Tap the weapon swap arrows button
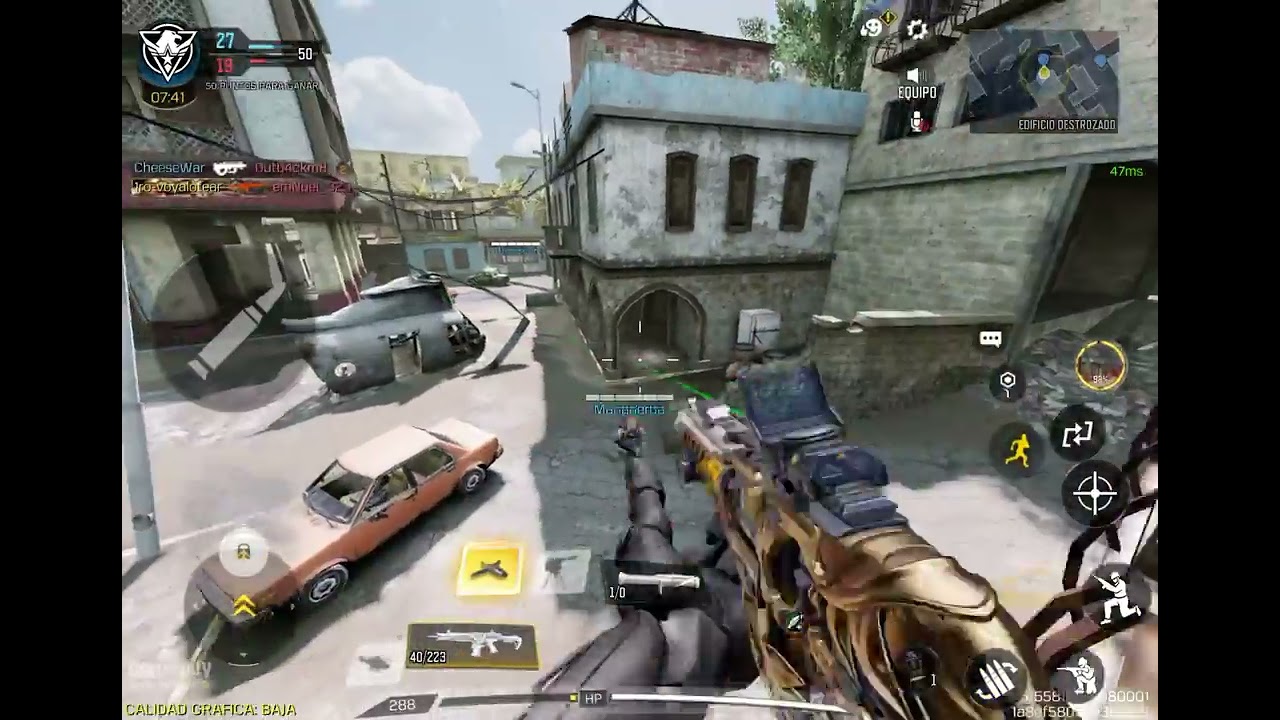Viewport: 1280px width, 720px height. 1079,435
